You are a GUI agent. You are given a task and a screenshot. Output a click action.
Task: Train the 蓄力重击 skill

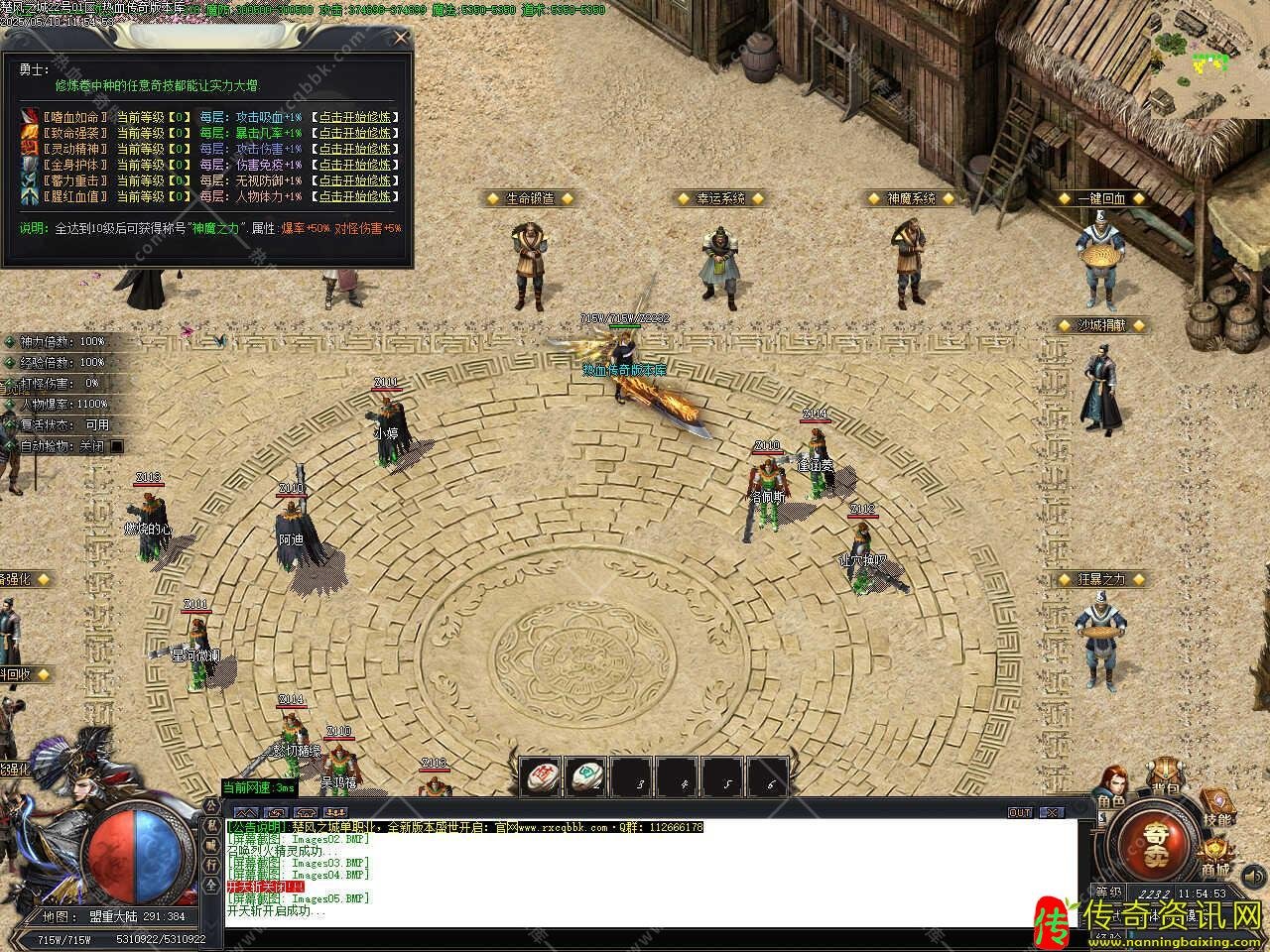[x=355, y=180]
